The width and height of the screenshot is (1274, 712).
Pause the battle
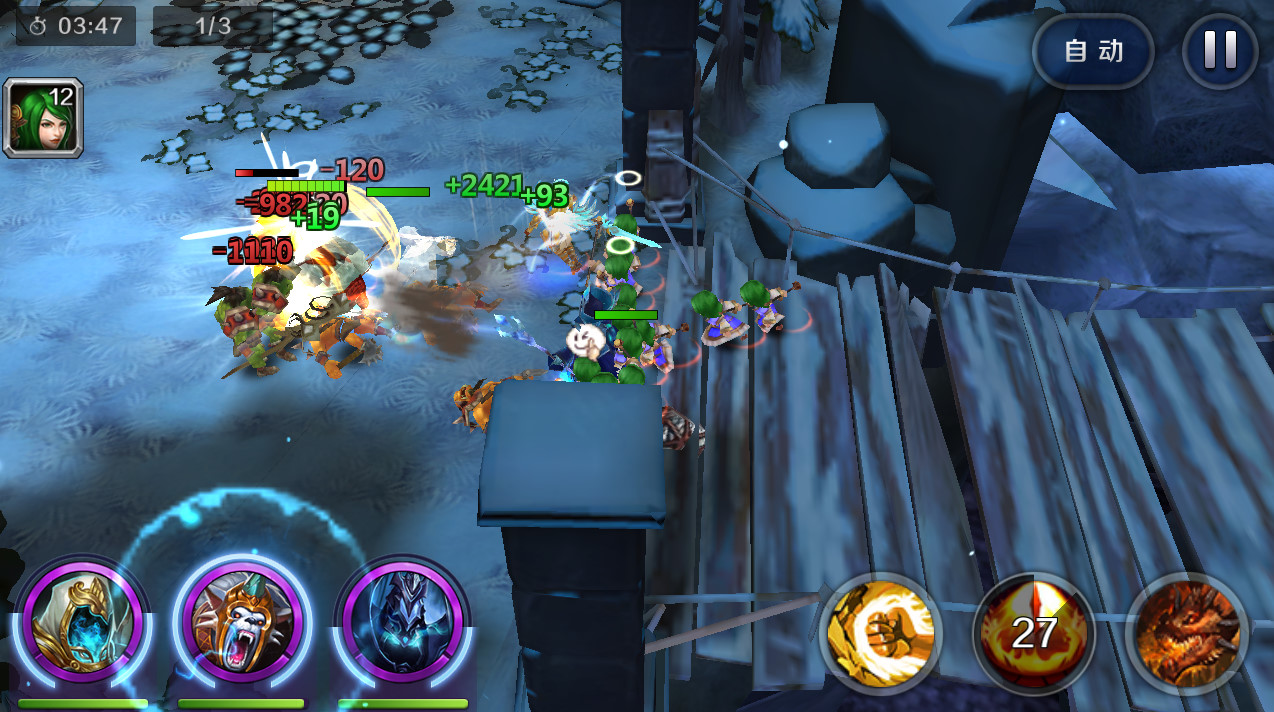click(1219, 51)
